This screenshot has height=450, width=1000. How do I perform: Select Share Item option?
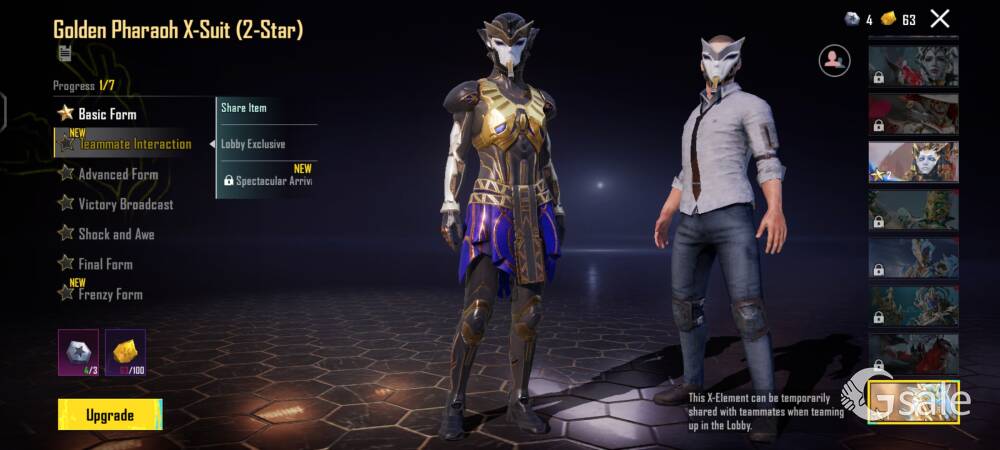click(x=244, y=108)
